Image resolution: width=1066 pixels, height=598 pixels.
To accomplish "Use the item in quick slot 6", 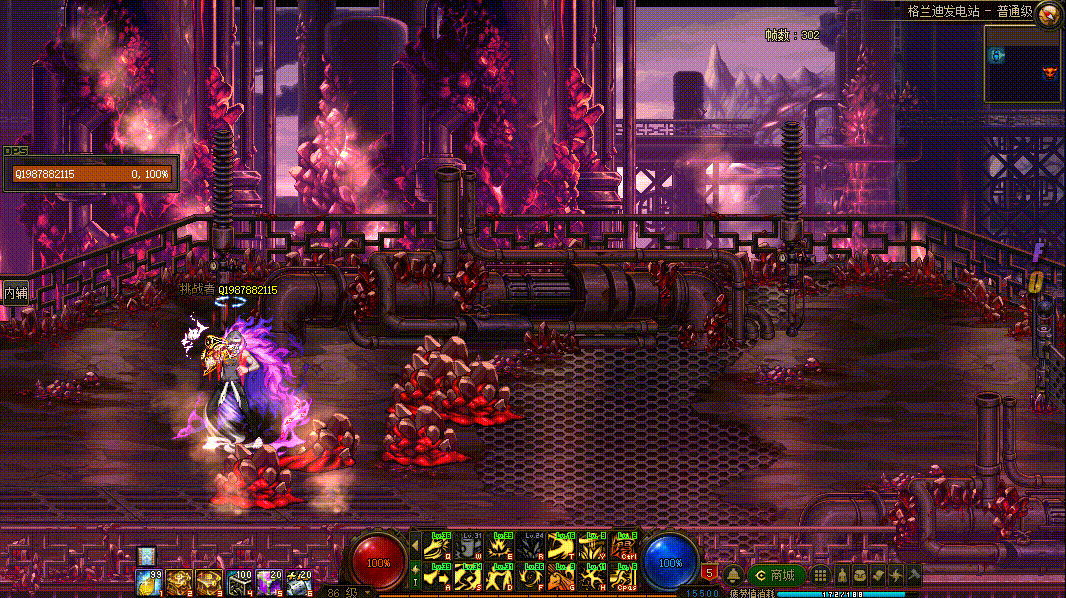I will (298, 581).
